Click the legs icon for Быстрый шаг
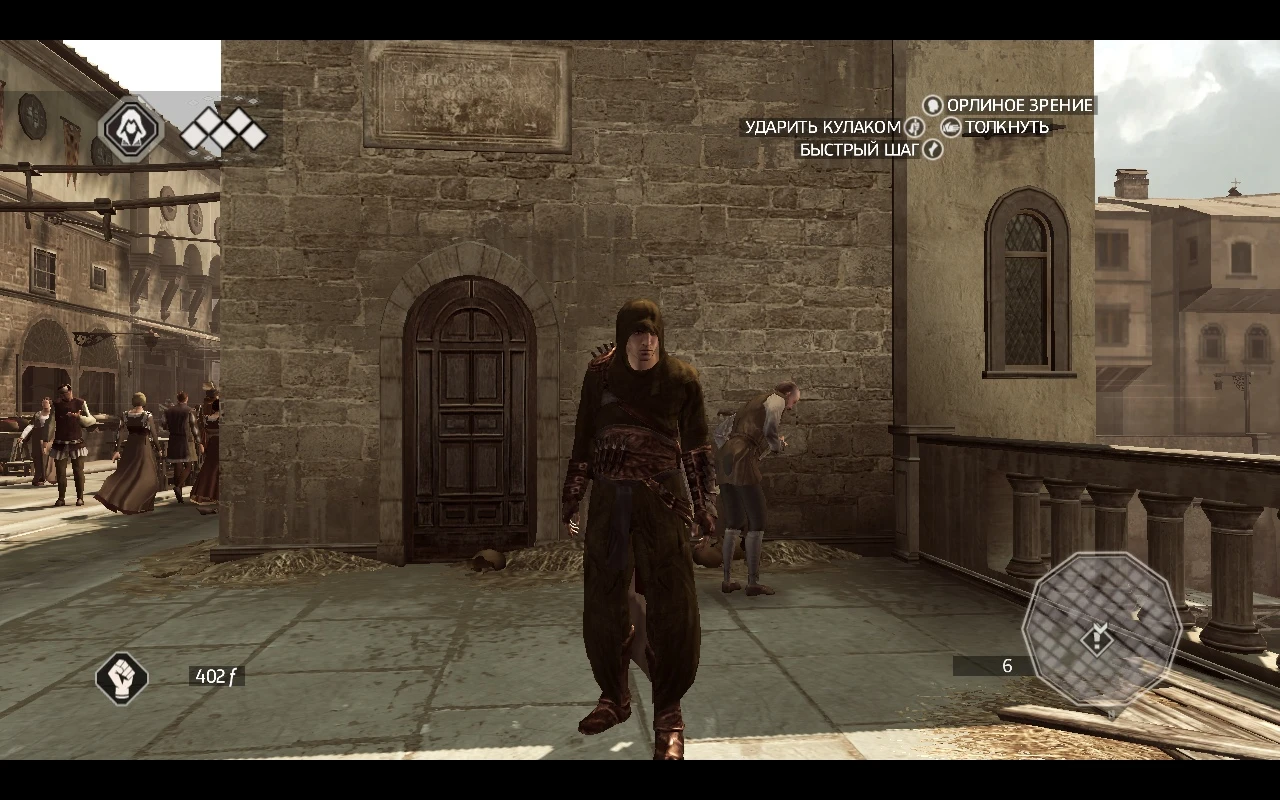 [933, 150]
